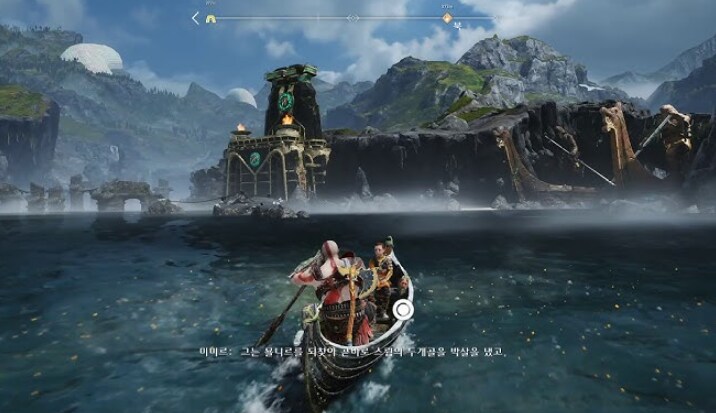Click the white circle interaction marker
716x413 pixels.
pos(402,310)
